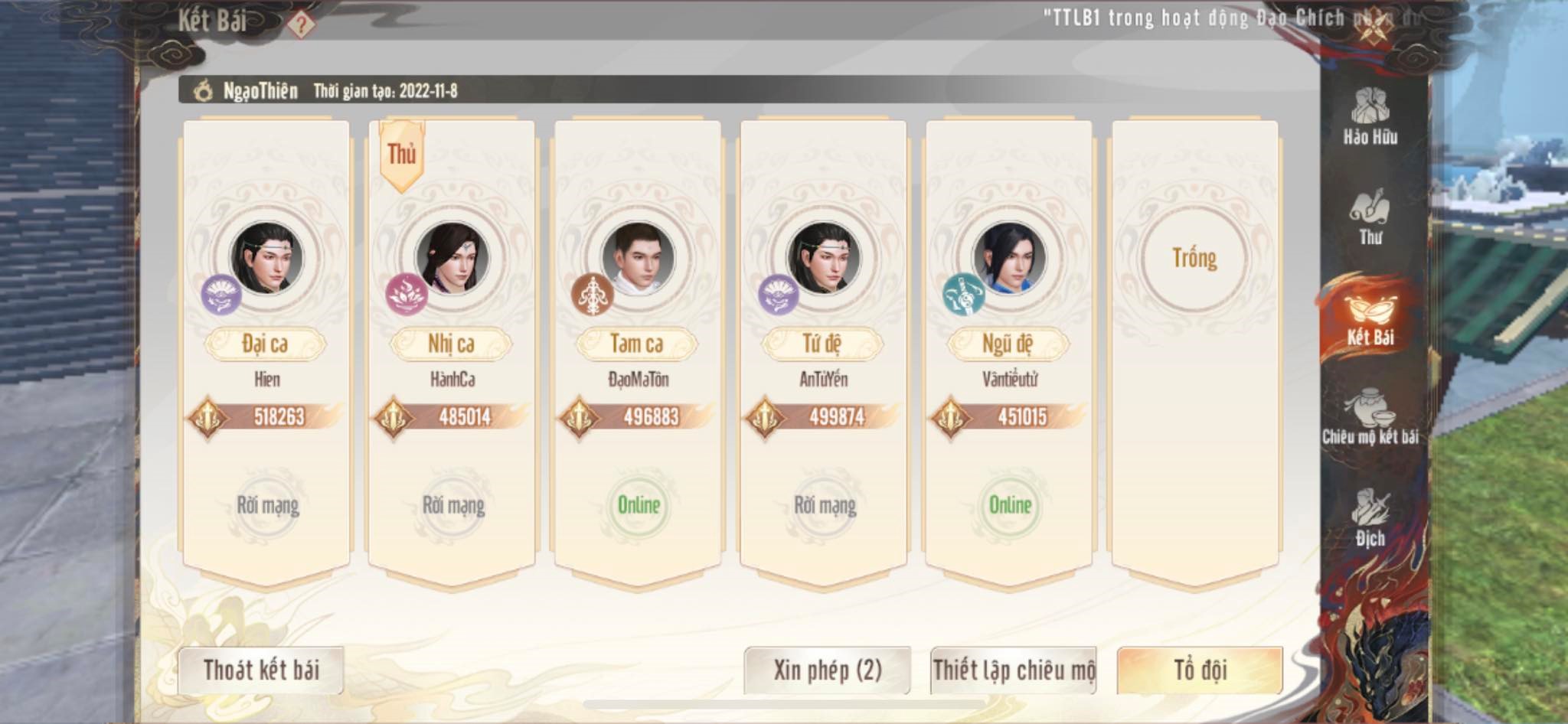Go to Chiêu mộ kết bái tab

pyautogui.click(x=1370, y=417)
